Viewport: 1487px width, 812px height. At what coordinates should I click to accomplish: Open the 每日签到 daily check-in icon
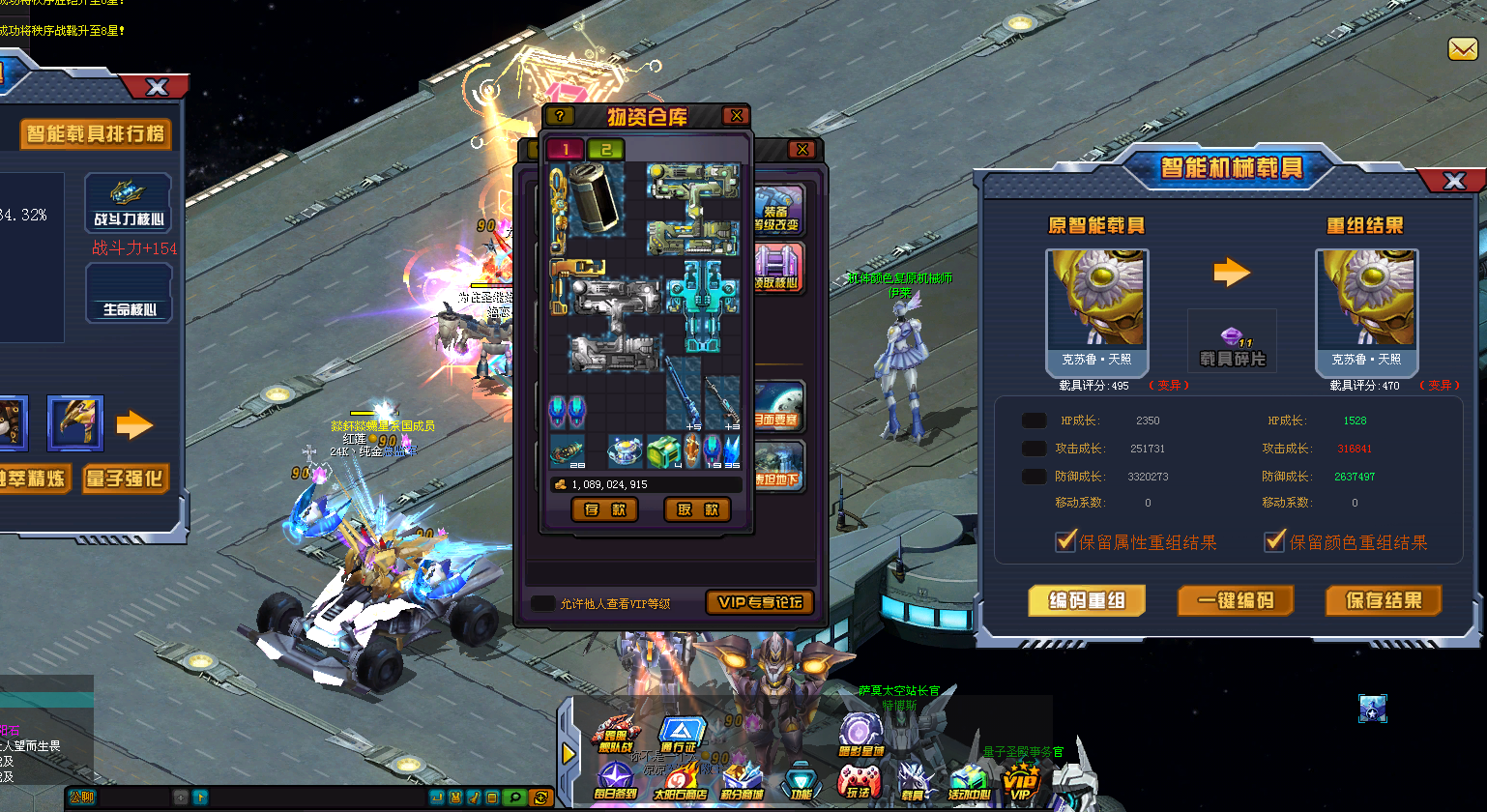point(616,781)
